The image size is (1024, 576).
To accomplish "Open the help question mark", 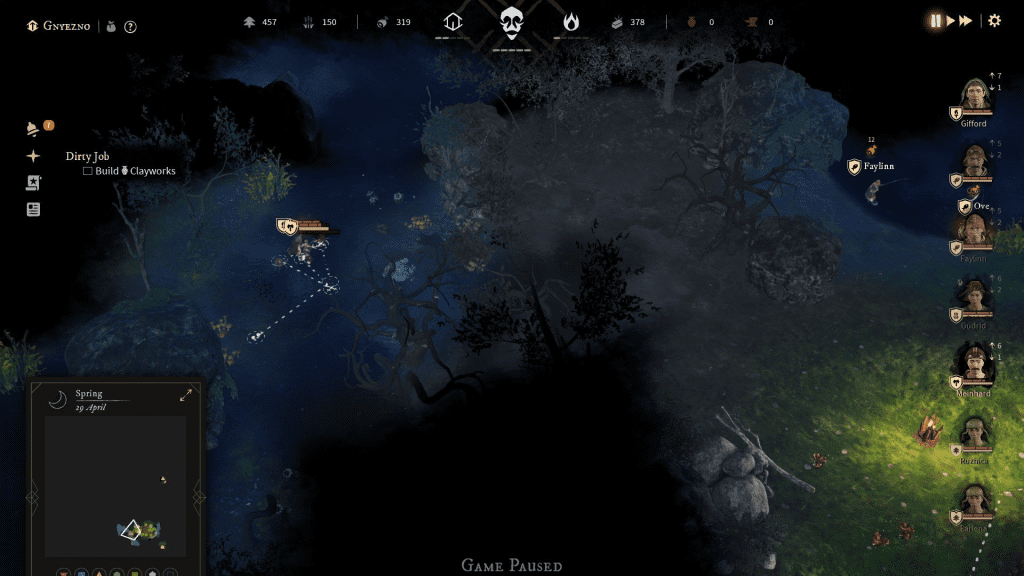I will point(130,26).
